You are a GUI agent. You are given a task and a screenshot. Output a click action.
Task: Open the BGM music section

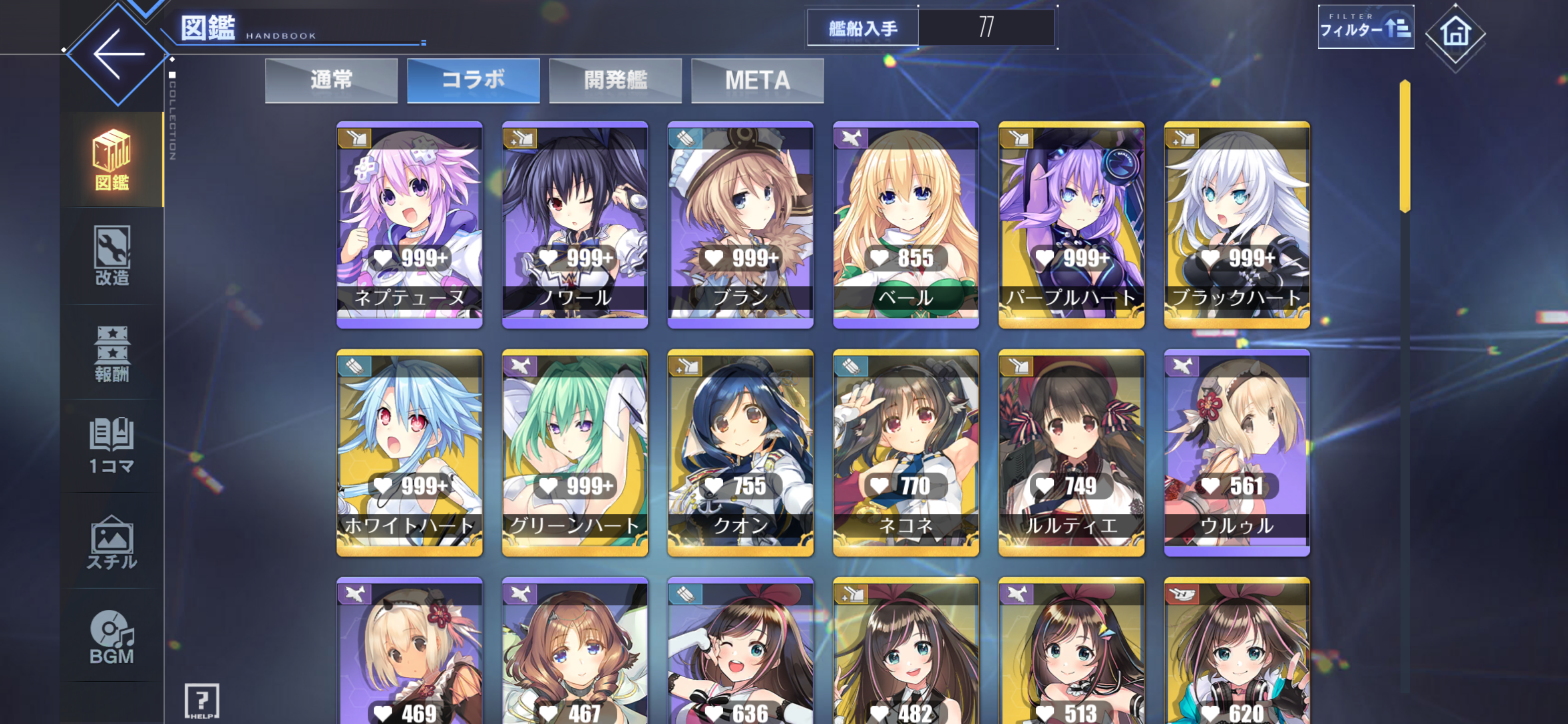pos(112,637)
